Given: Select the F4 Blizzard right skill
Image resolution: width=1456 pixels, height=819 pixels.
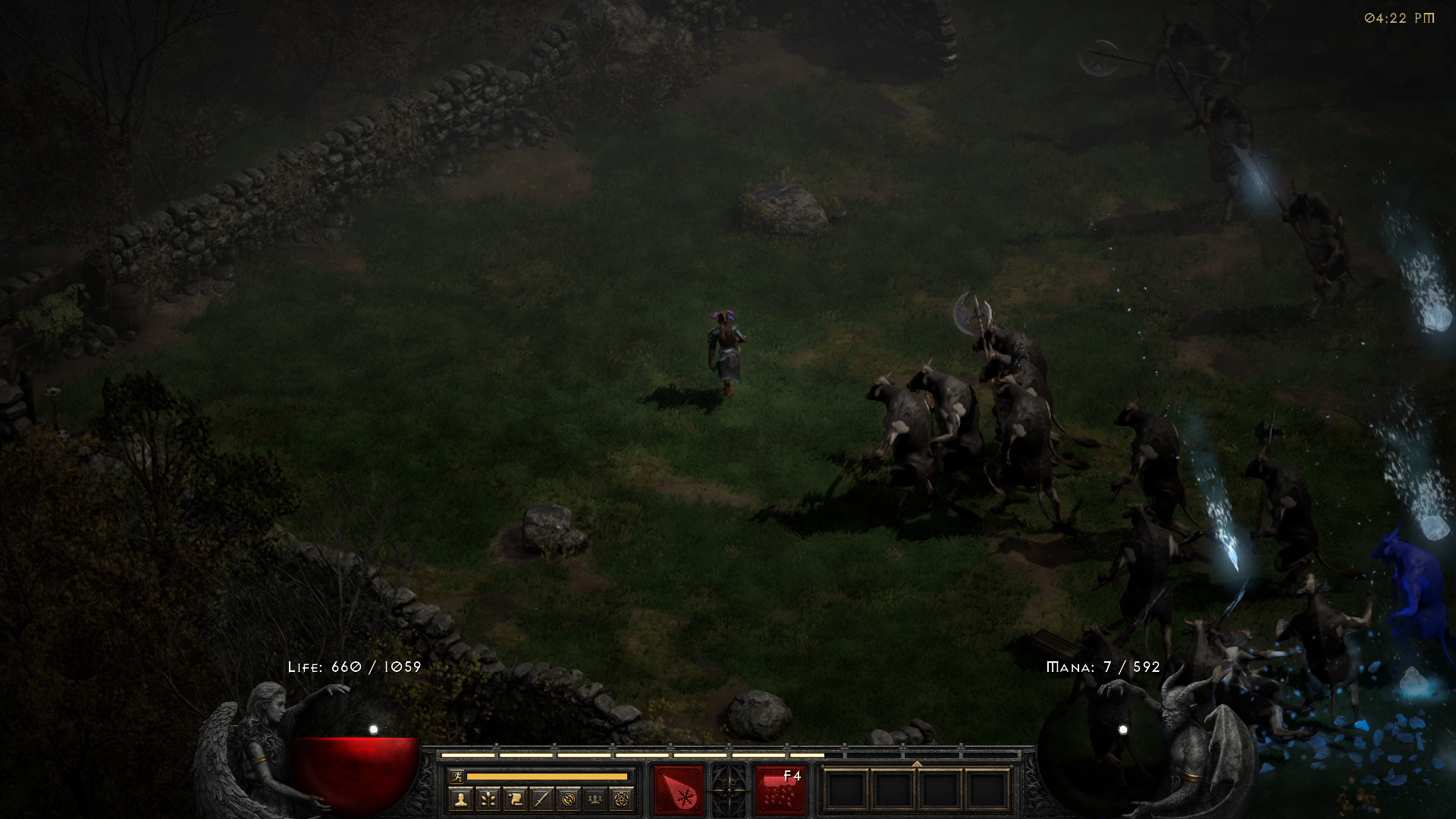Looking at the screenshot, I should [x=780, y=790].
